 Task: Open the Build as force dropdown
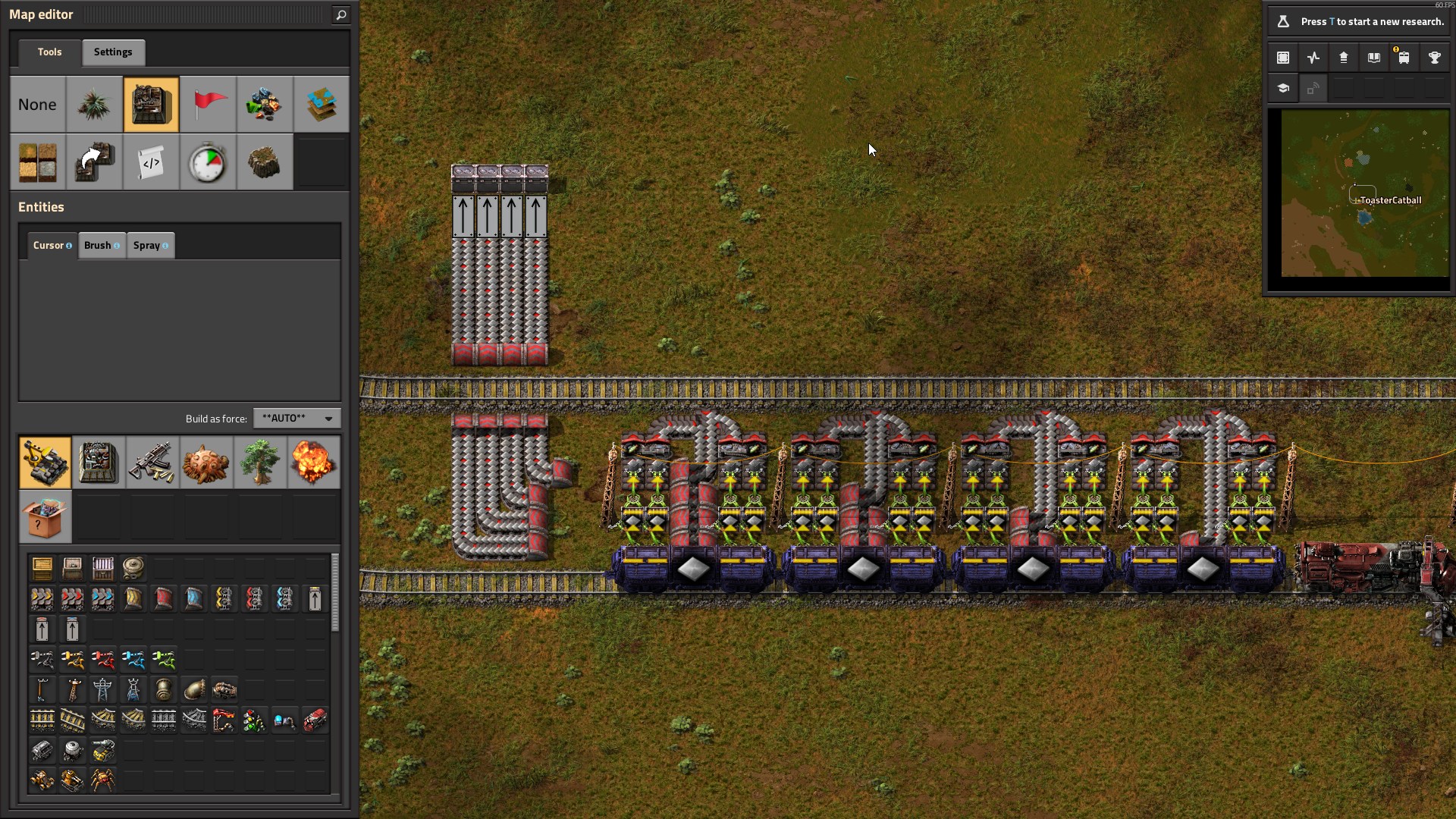(x=297, y=419)
